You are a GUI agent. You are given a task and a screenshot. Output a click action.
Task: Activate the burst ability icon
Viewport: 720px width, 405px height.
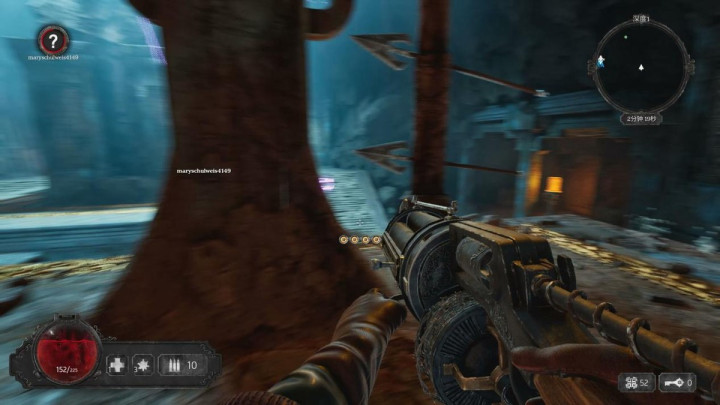(x=143, y=365)
